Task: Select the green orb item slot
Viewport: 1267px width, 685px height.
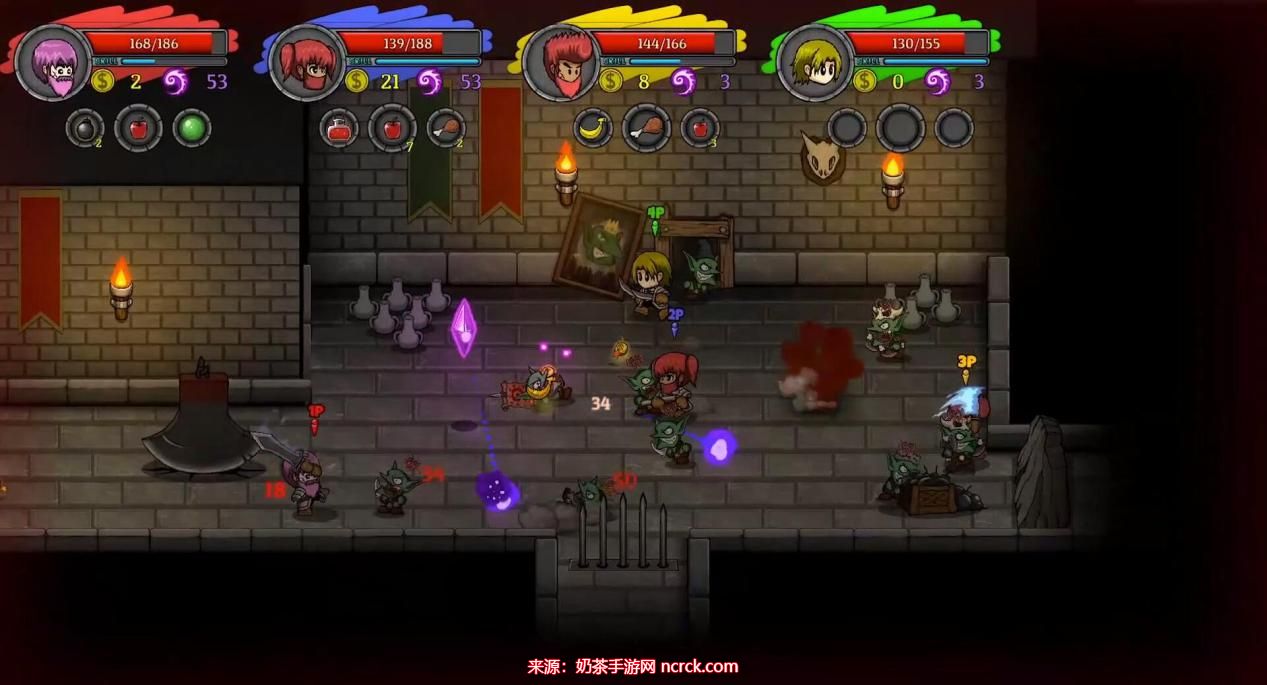Action: (x=192, y=128)
